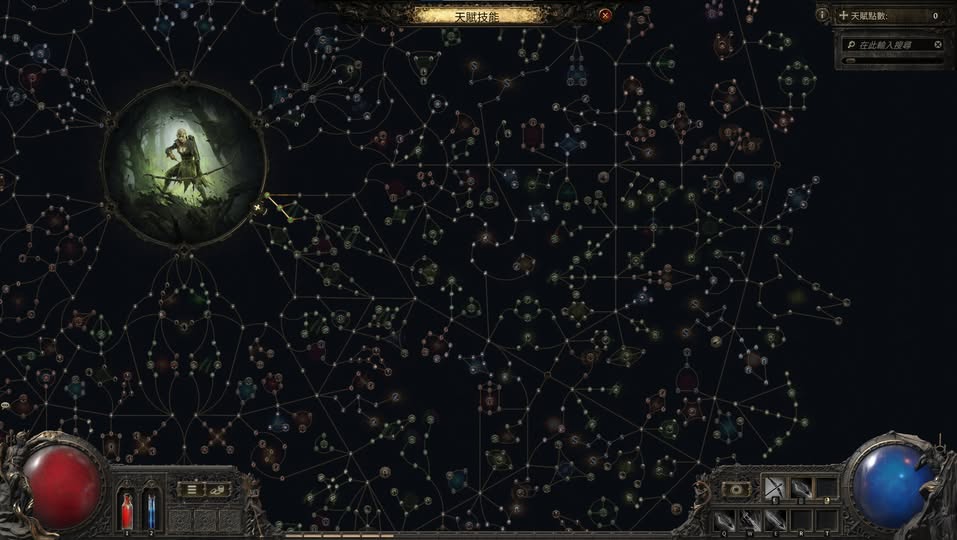Toggle the eye icon button

tap(737, 489)
